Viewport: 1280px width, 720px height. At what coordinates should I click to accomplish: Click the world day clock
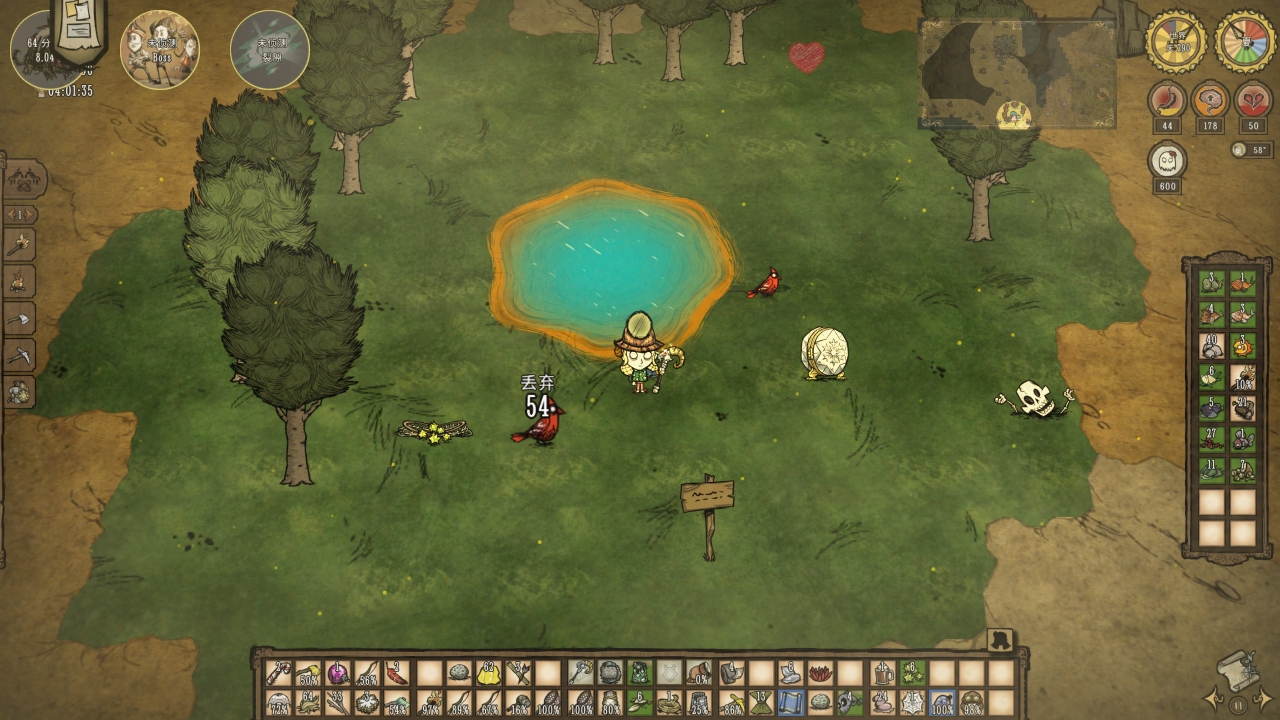coord(1175,42)
